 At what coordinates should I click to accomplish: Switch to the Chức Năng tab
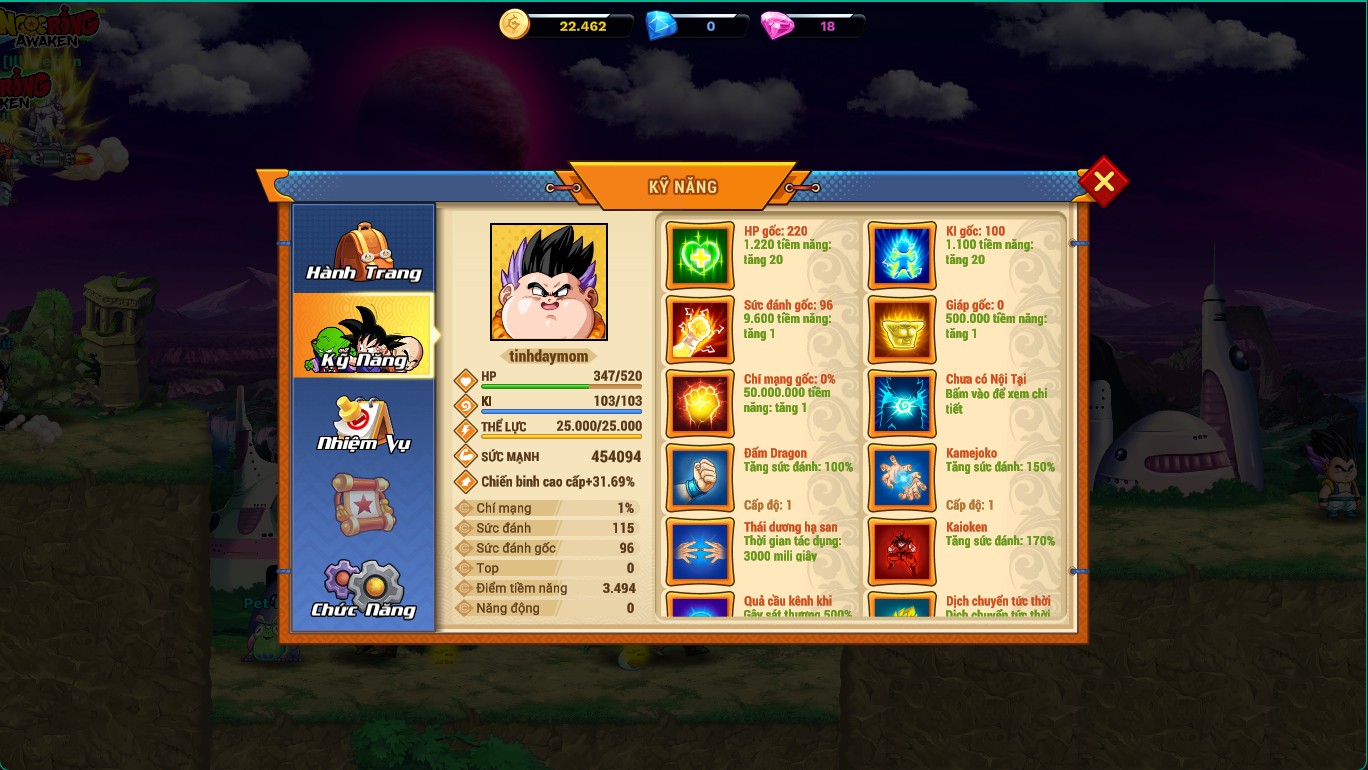(363, 589)
